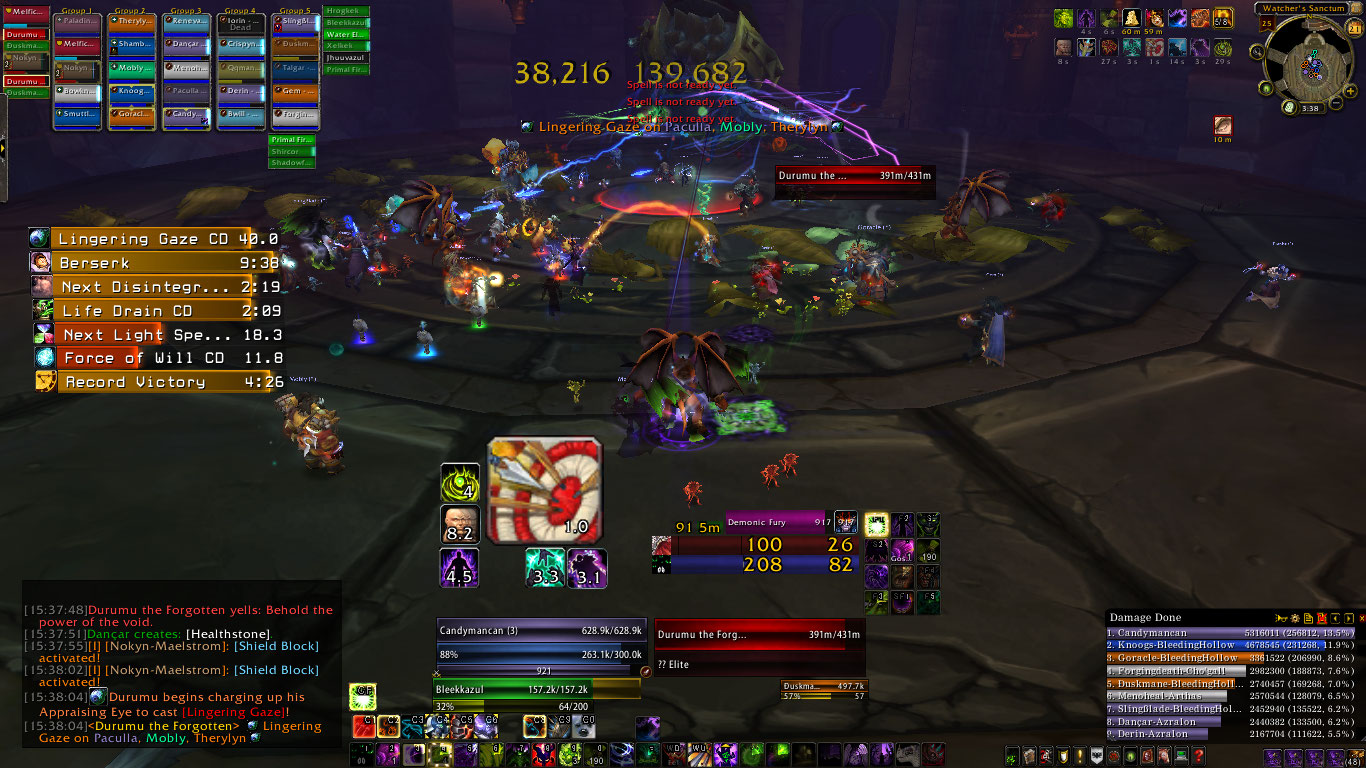
Task: Click the Candymancan player unit frame
Action: [541, 632]
